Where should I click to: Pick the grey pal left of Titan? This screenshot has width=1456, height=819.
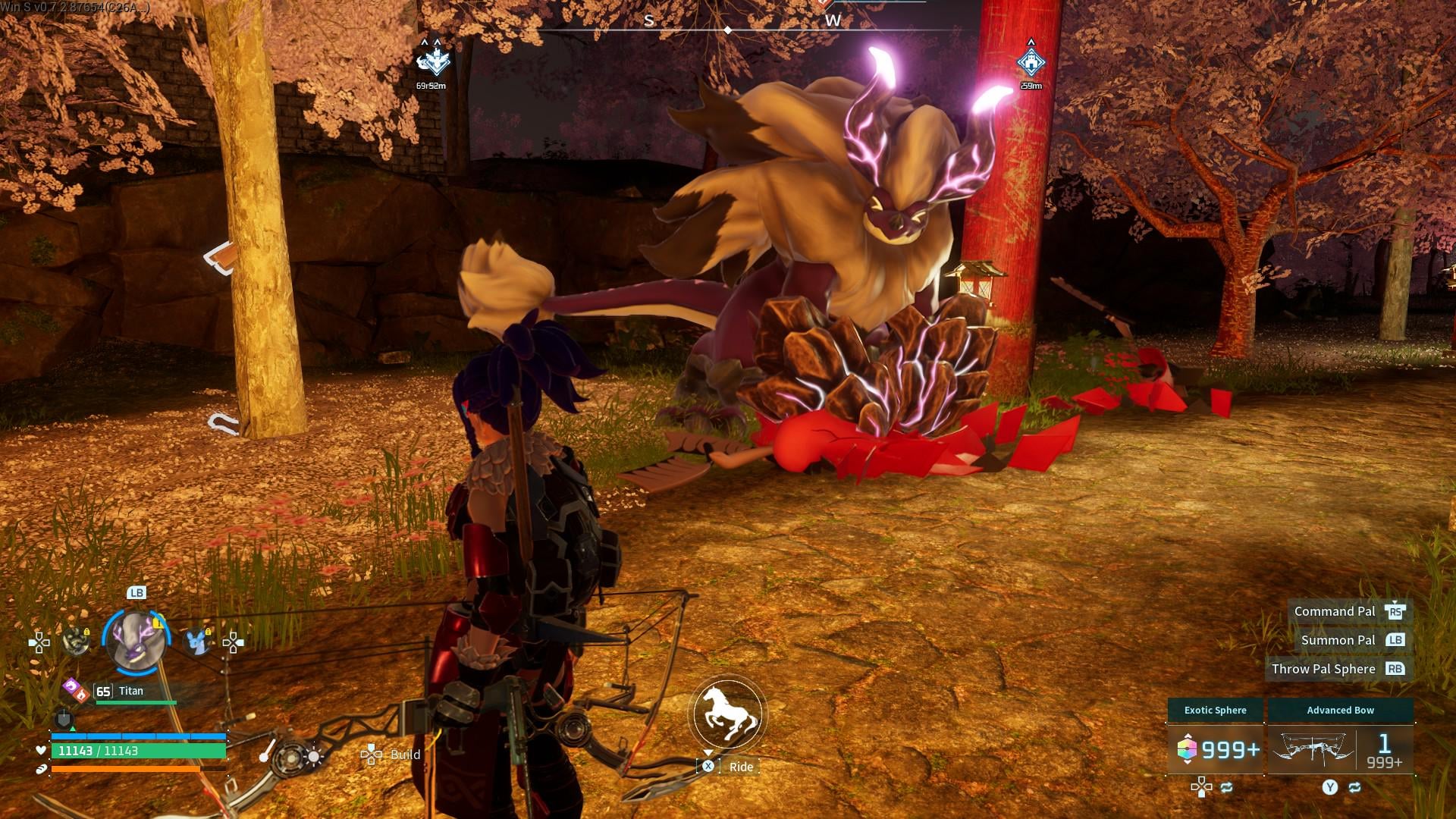76,642
